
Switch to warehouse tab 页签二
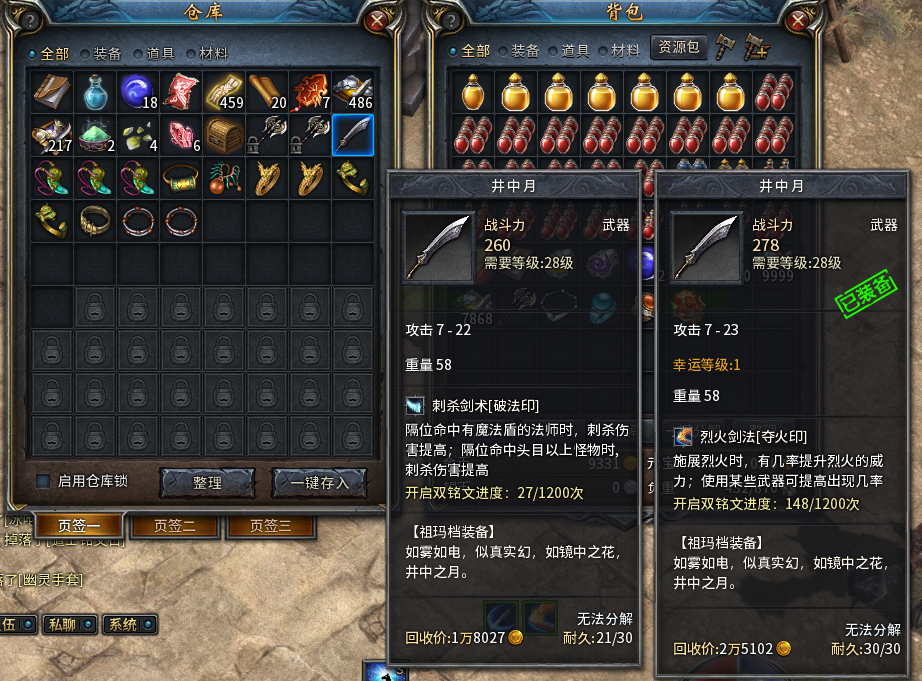174,525
